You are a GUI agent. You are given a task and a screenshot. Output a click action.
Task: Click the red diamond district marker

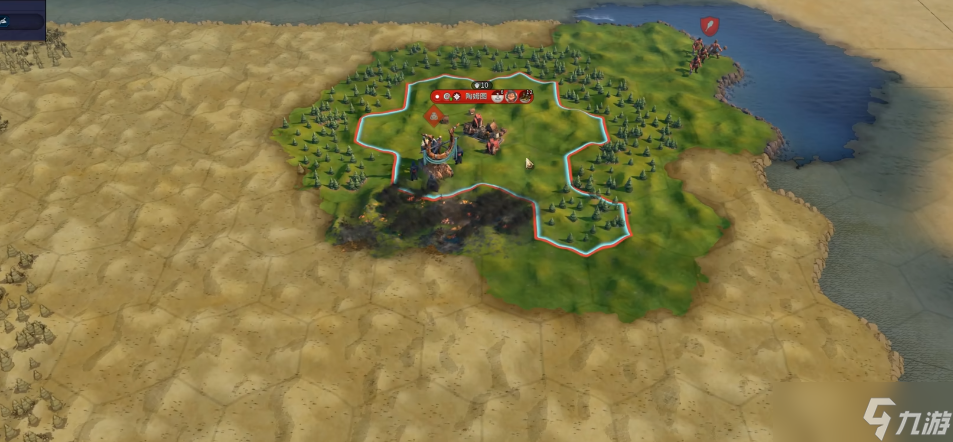(x=433, y=117)
